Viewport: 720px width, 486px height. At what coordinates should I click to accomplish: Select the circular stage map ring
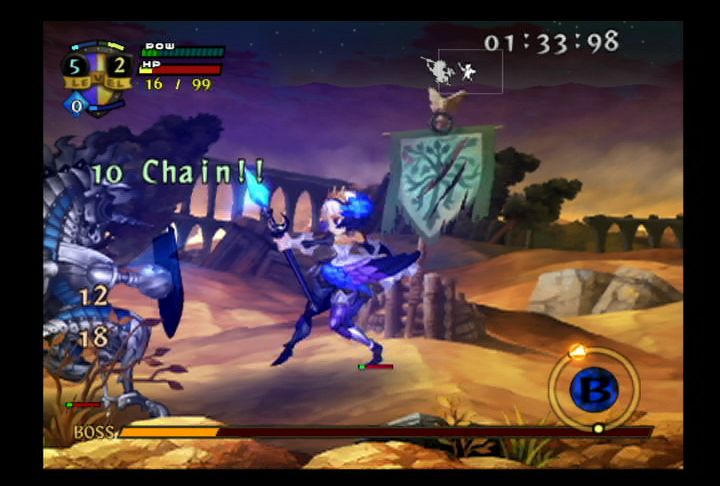pyautogui.click(x=593, y=389)
